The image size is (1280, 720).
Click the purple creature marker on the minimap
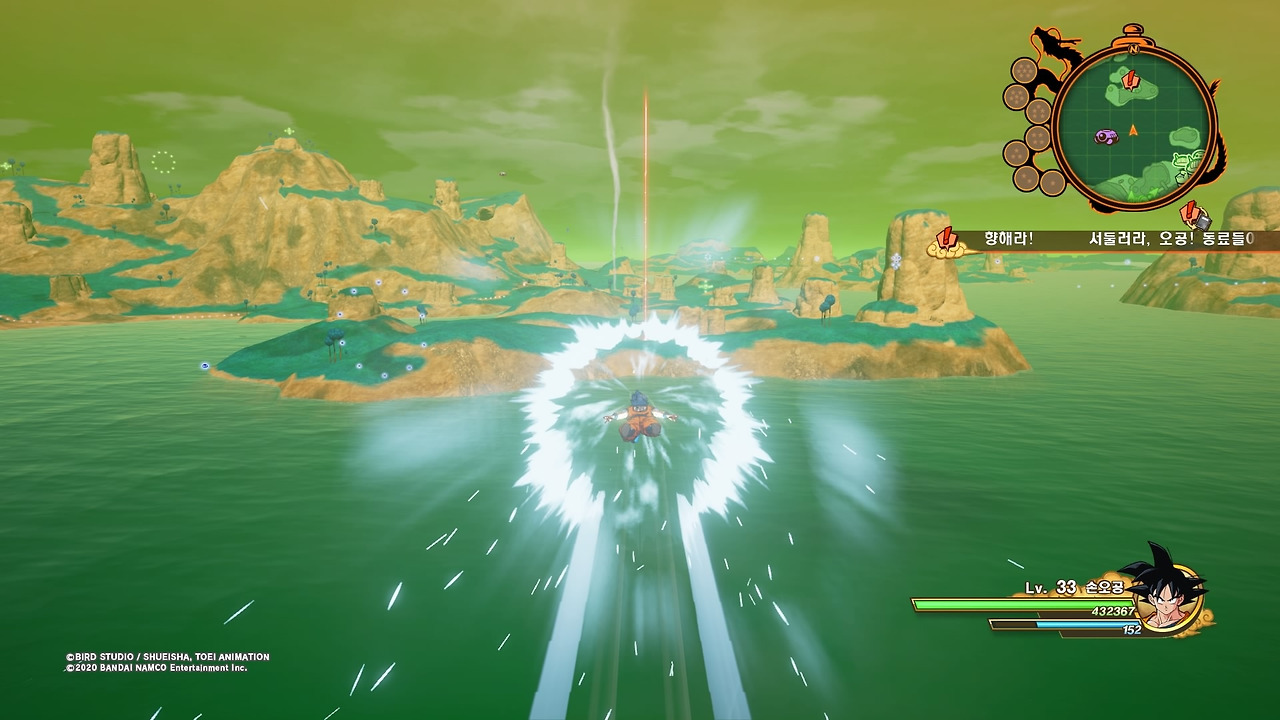(x=1105, y=137)
